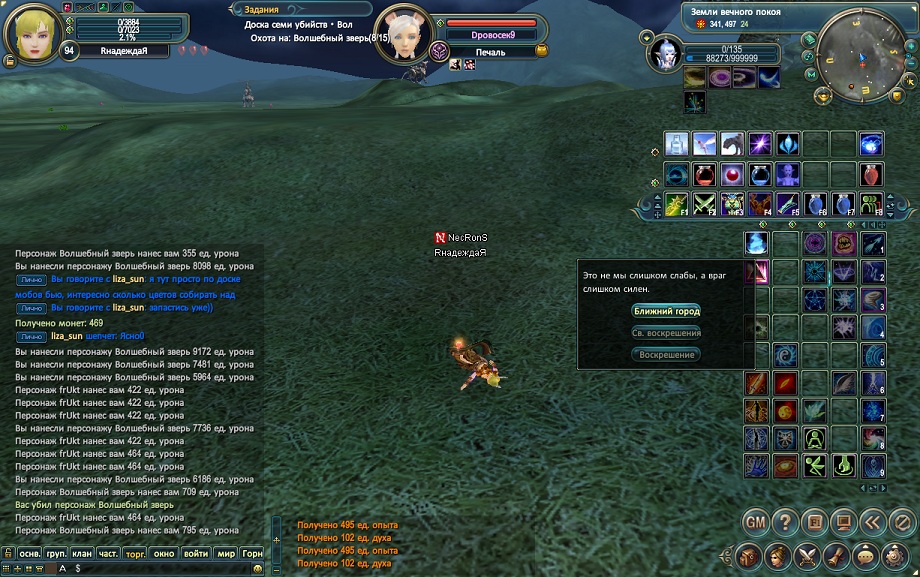This screenshot has height=577, width=920.
Task: Open the question mark help menu
Action: tap(786, 521)
